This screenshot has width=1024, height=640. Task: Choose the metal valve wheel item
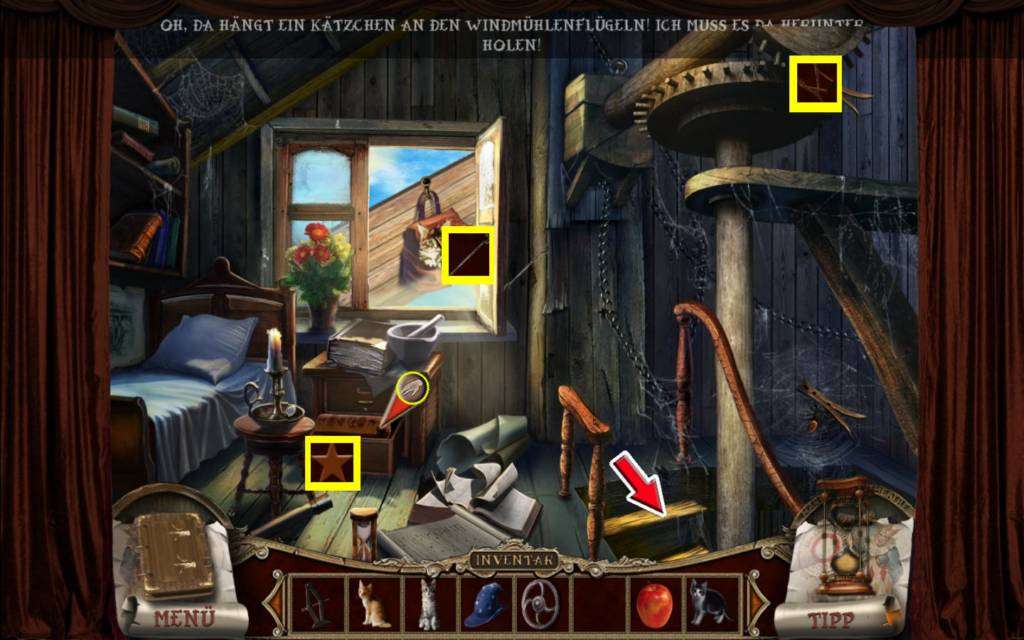tap(542, 604)
